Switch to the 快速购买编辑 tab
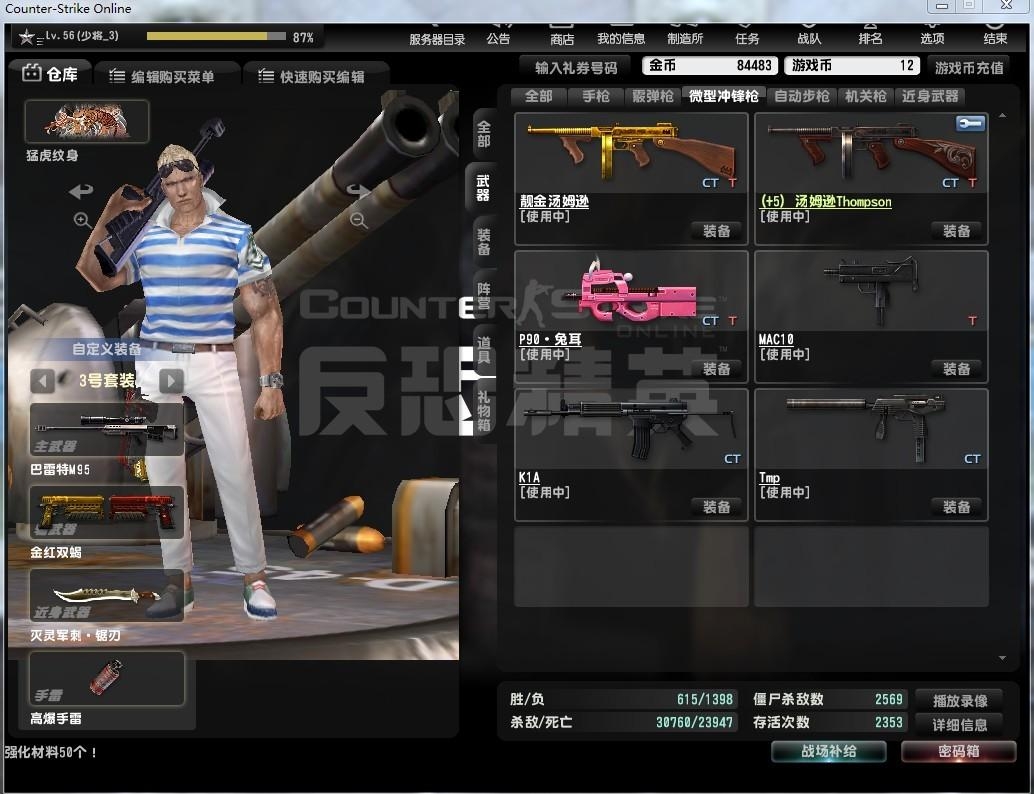This screenshot has height=794, width=1034. pyautogui.click(x=310, y=76)
